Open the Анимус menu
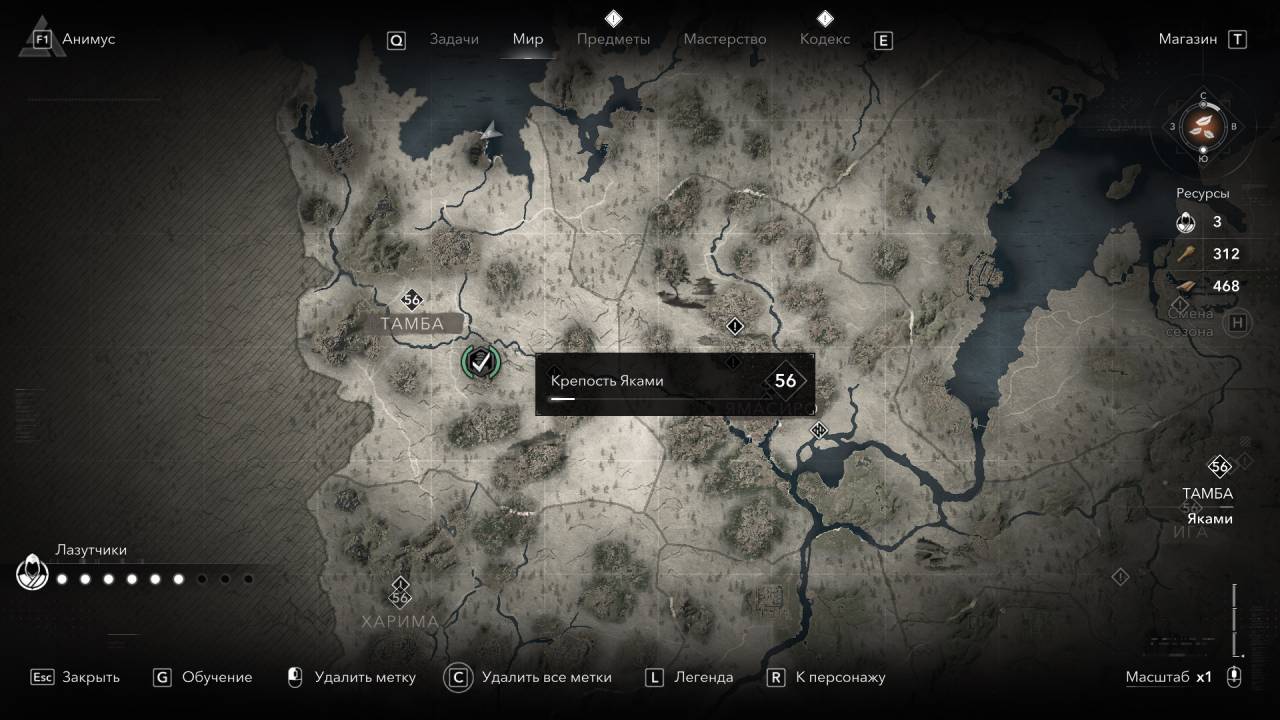 click(88, 39)
